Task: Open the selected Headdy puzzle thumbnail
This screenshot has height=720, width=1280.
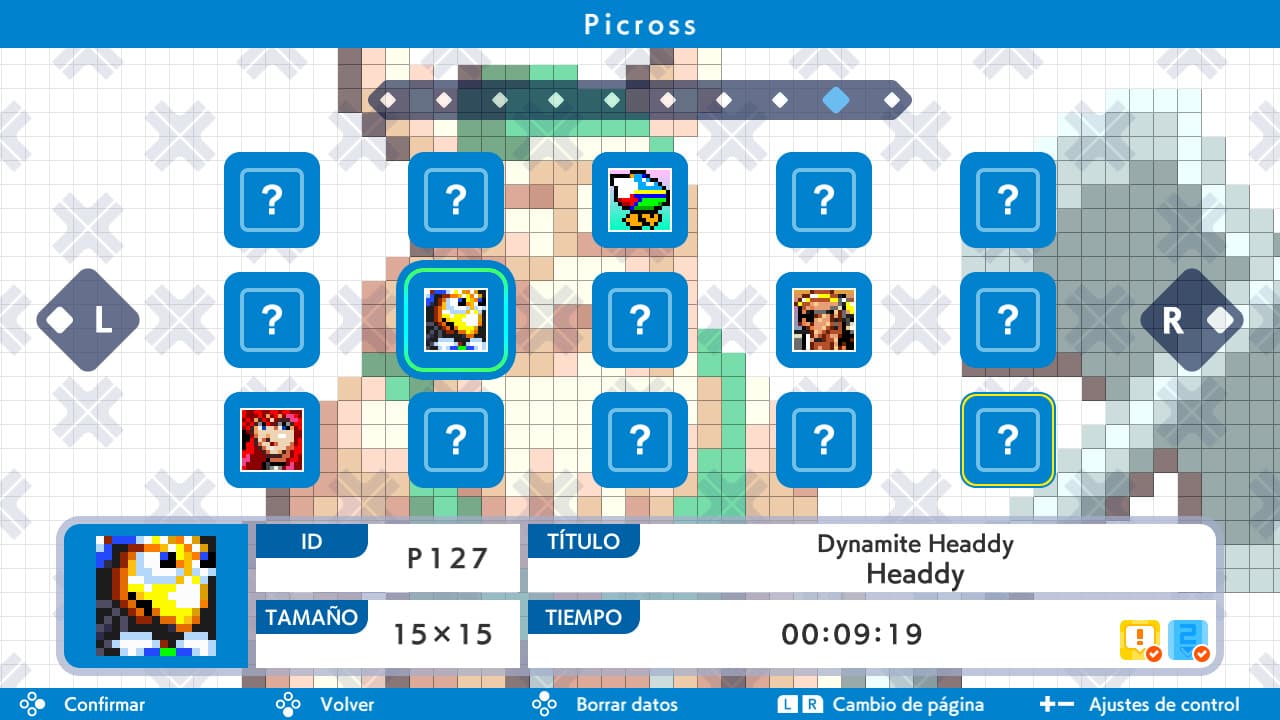Action: (x=455, y=320)
